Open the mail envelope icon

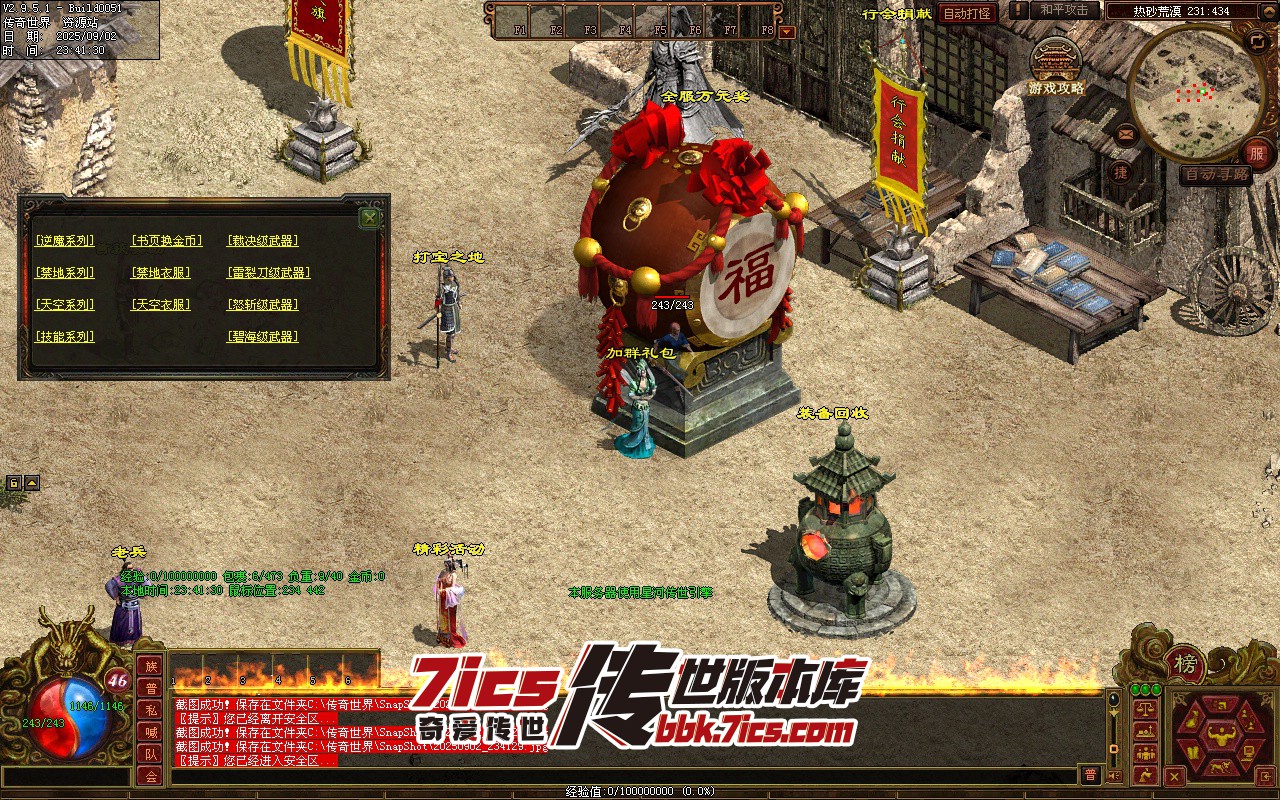1127,133
